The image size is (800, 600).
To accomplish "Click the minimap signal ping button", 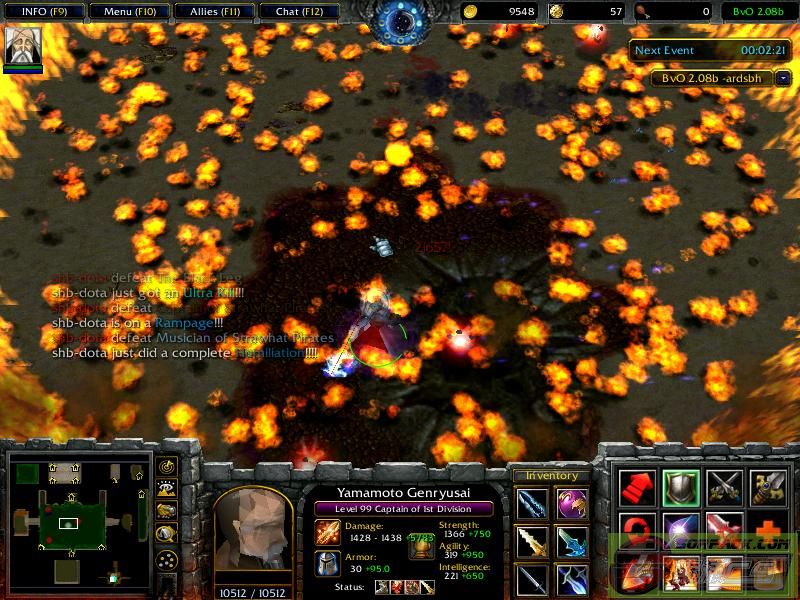I will tap(167, 467).
